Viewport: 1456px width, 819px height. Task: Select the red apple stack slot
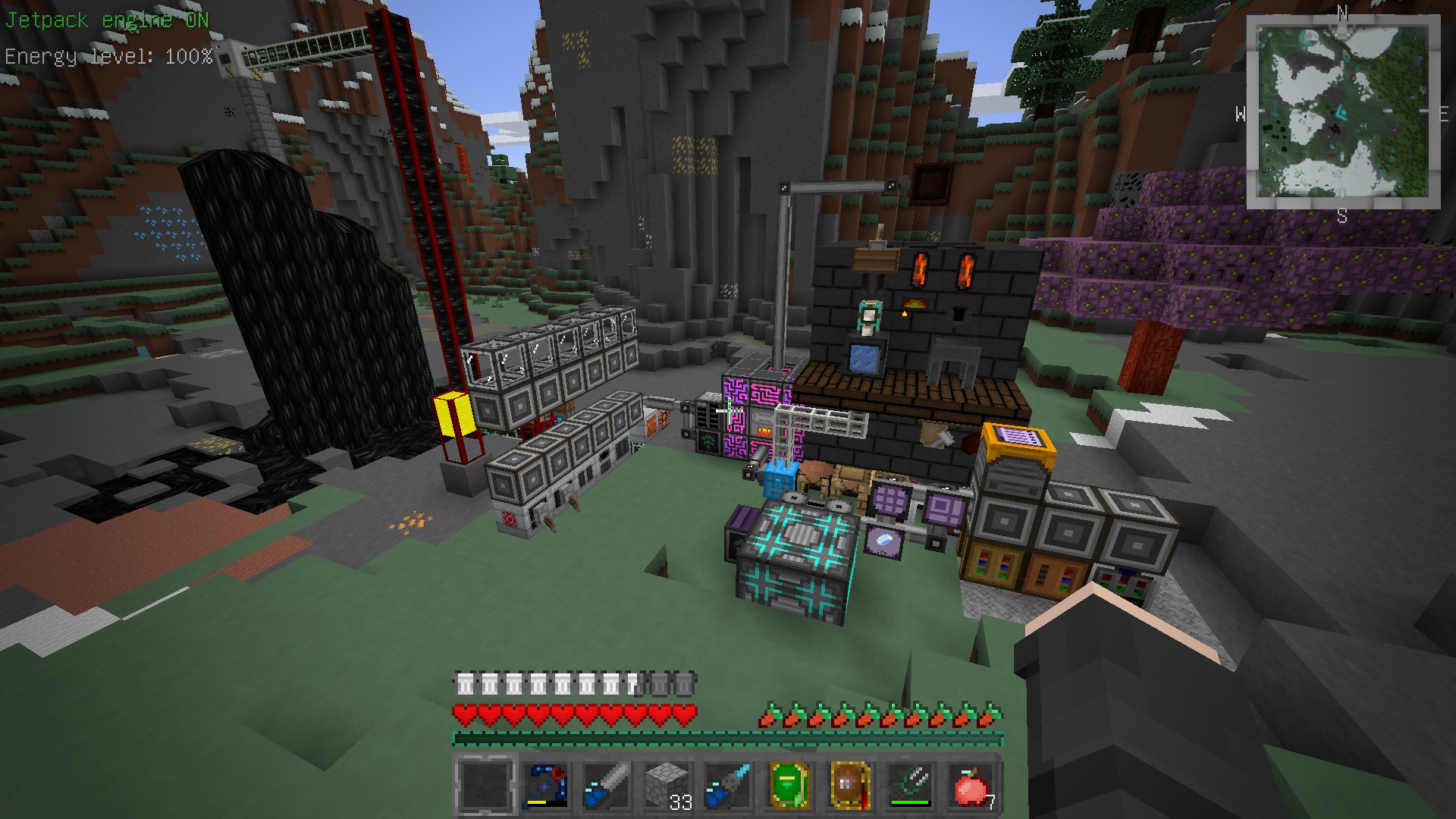(971, 786)
